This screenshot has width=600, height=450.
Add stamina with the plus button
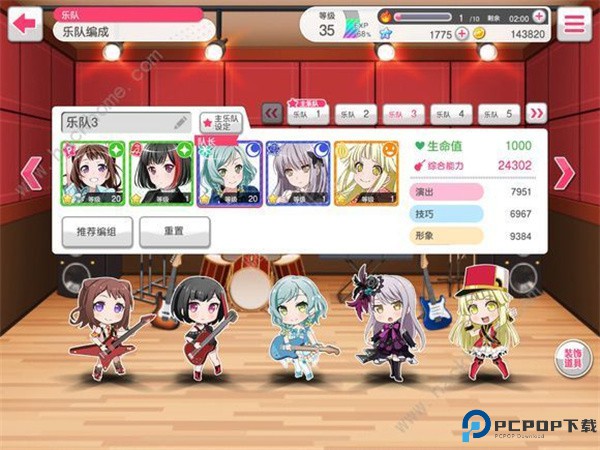[x=540, y=17]
